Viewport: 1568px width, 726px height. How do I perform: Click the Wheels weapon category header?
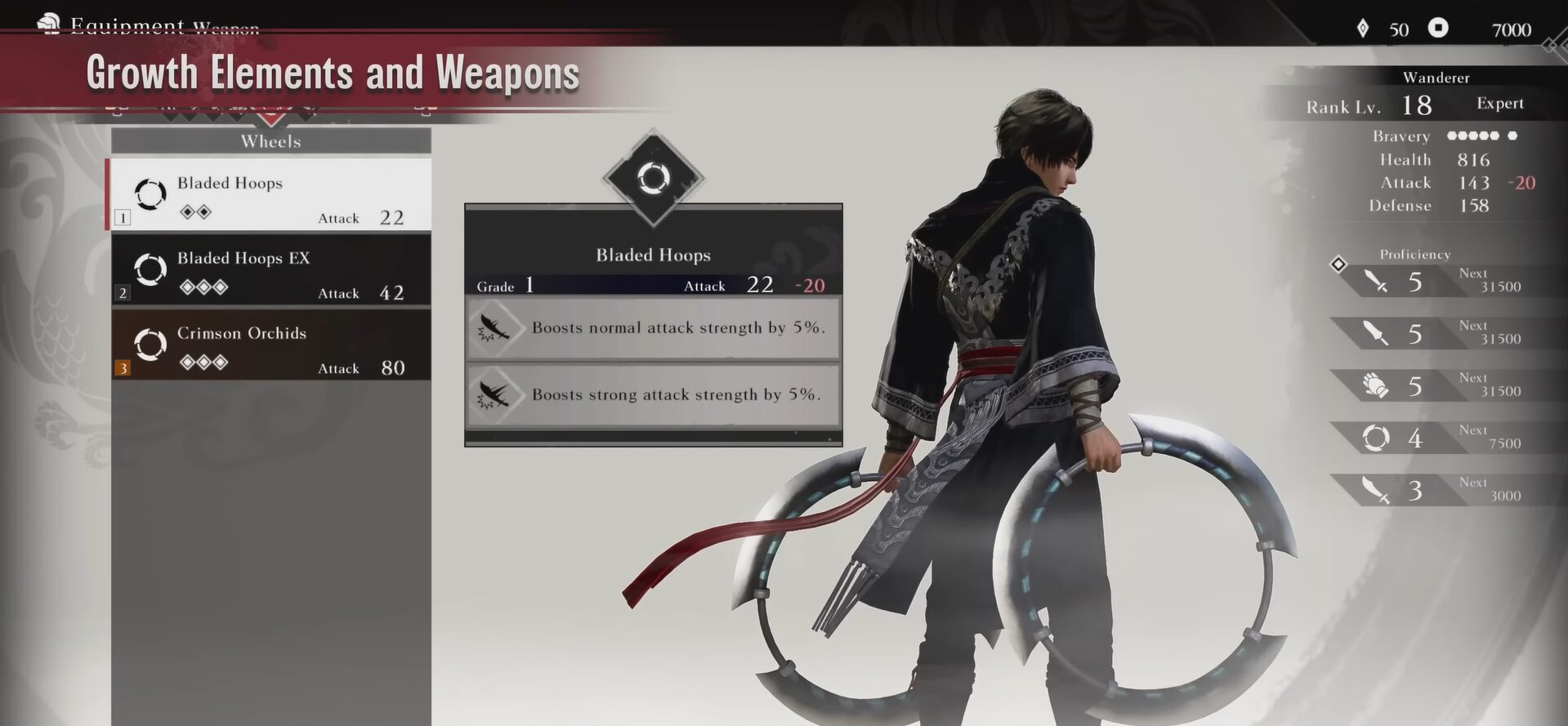[x=270, y=141]
